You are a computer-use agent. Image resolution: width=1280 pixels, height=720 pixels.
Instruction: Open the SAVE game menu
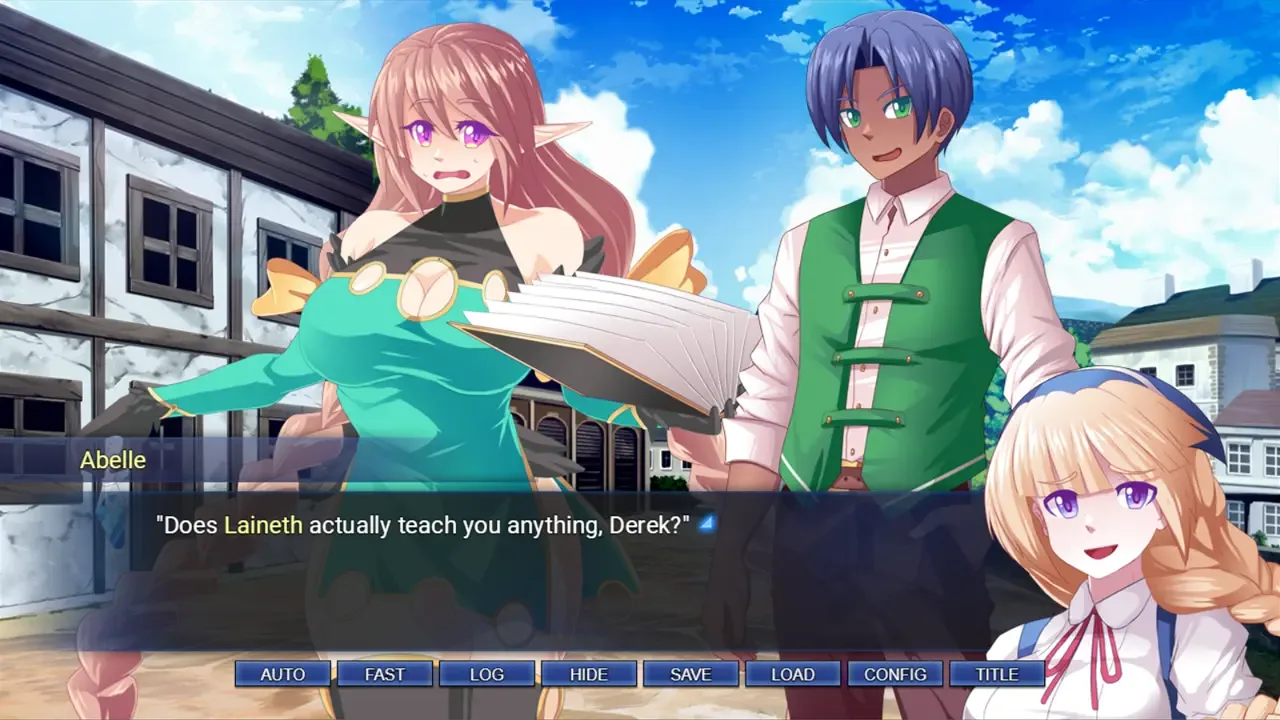pos(691,674)
